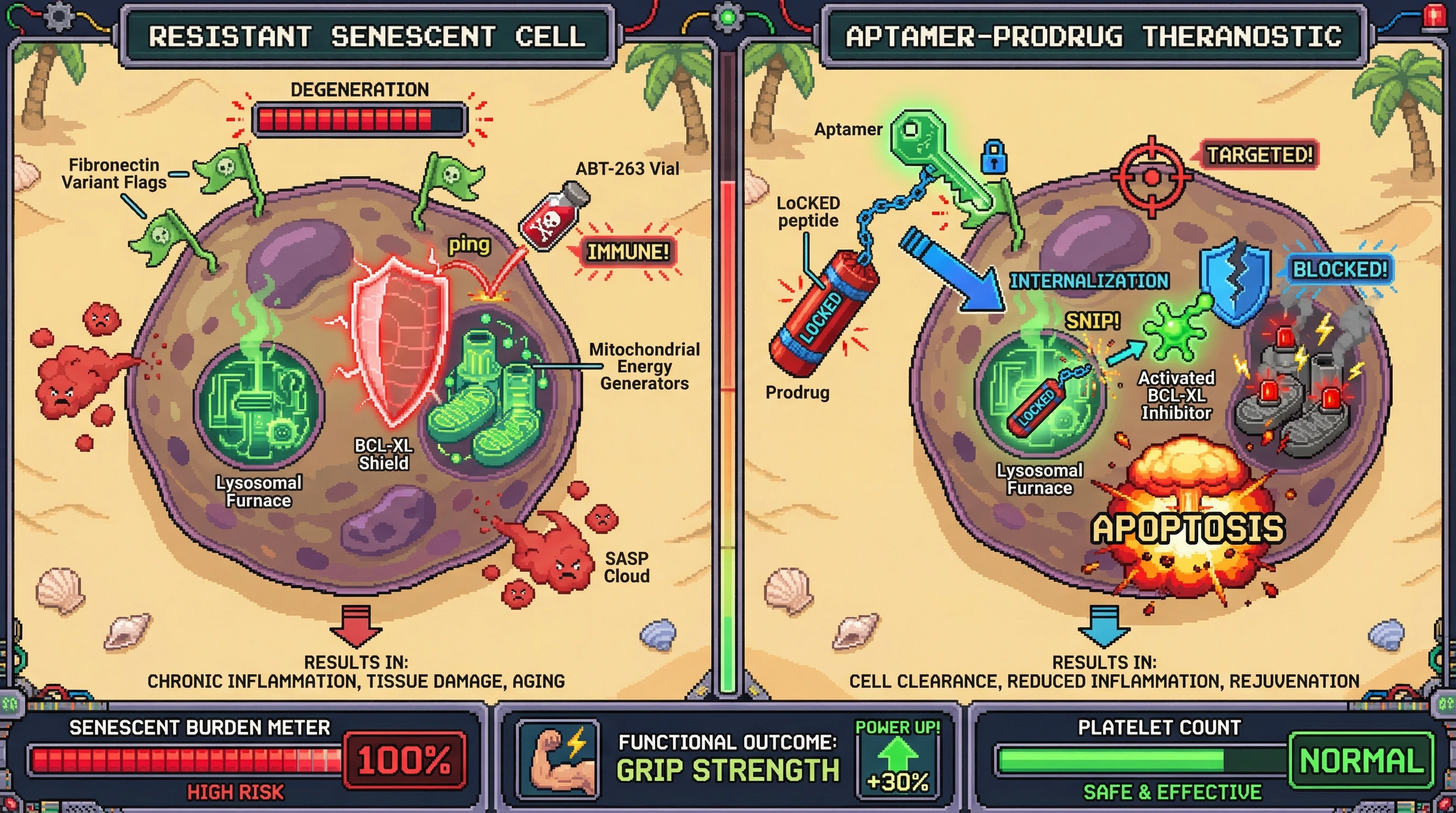Activate the Power Up +30% arrow box
This screenshot has width=1456, height=813.
tap(897, 760)
